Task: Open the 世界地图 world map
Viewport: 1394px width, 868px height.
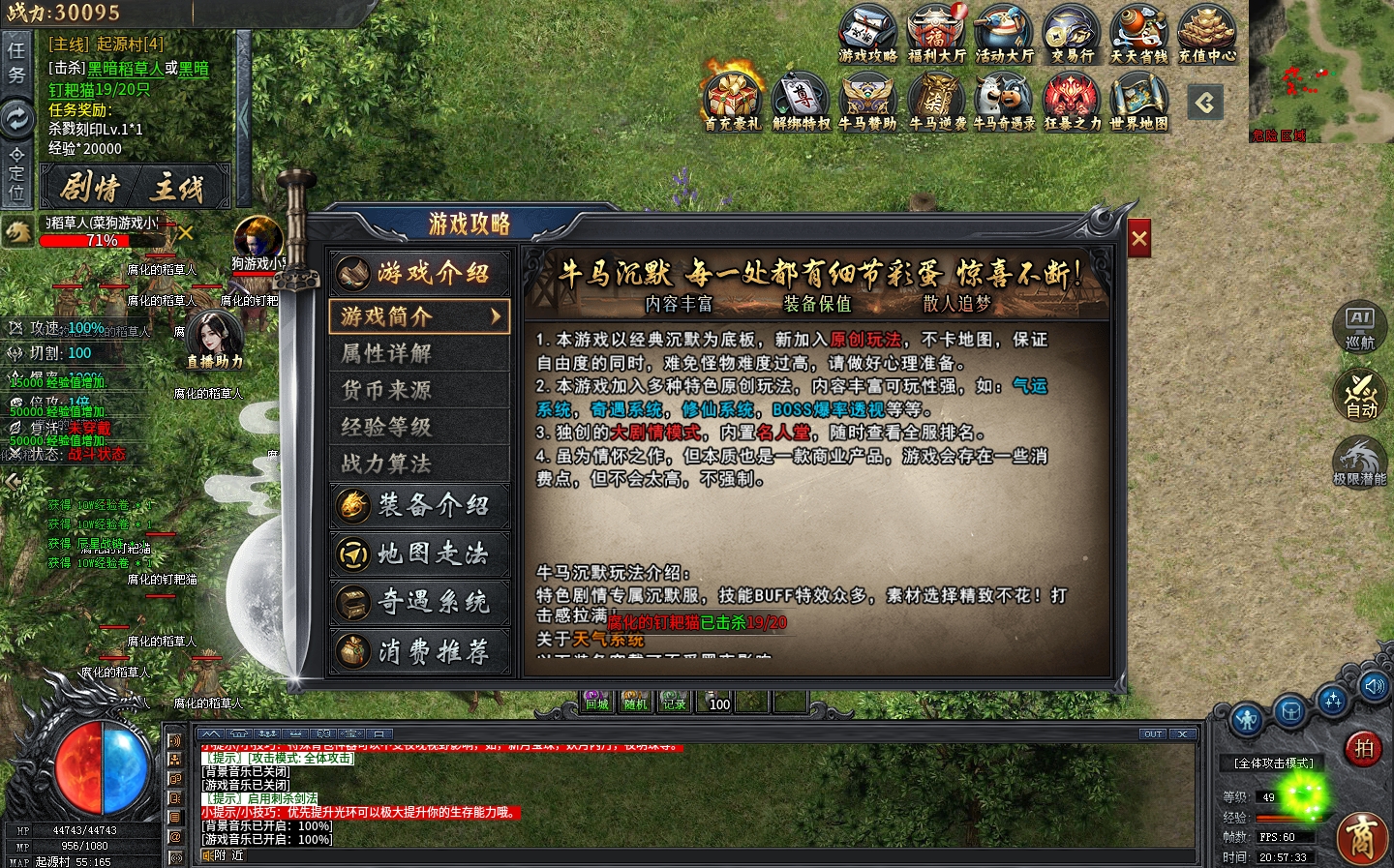Action: [1138, 101]
